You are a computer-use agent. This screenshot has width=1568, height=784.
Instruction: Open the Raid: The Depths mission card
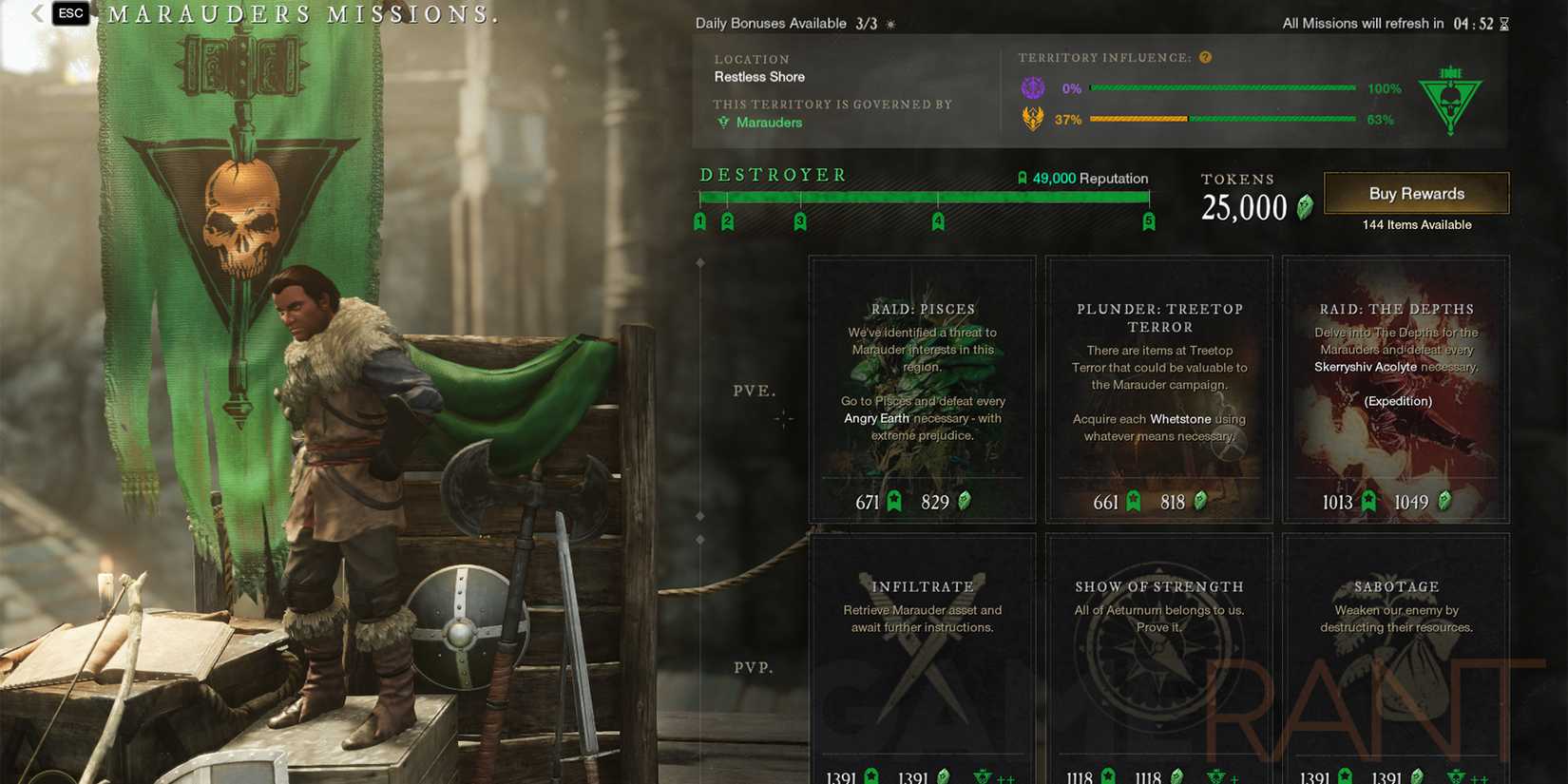[x=1395, y=388]
